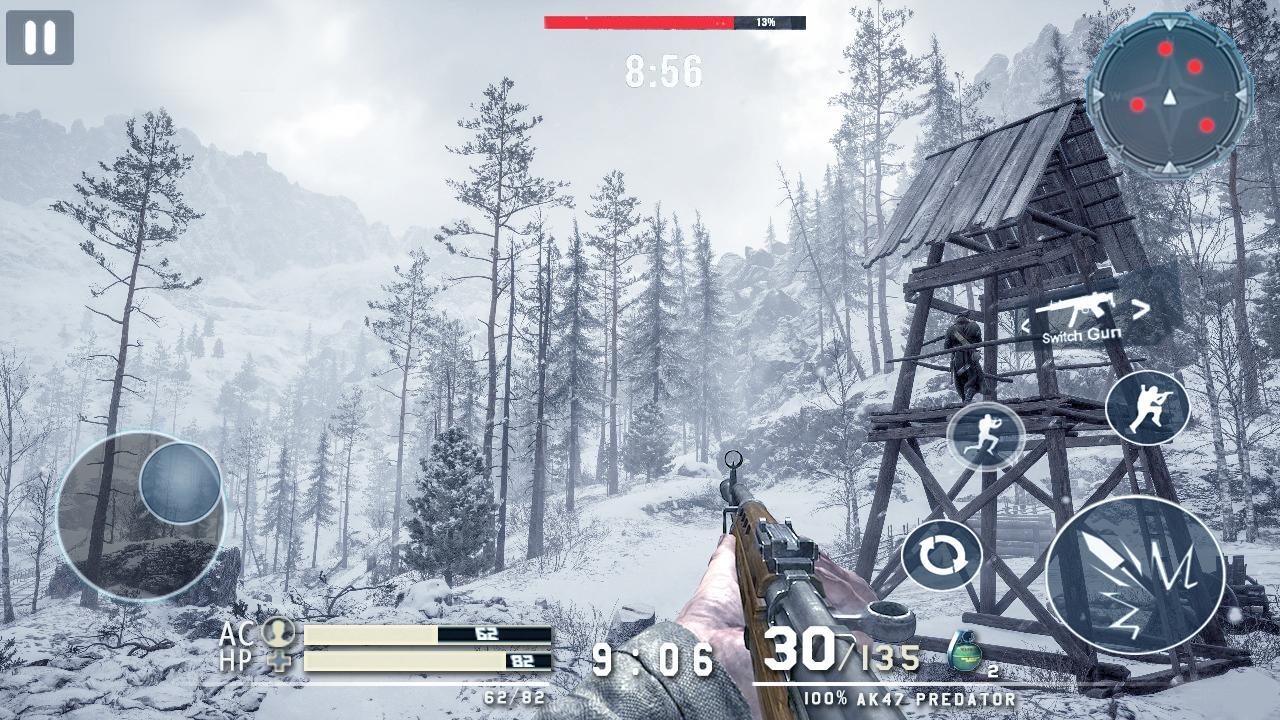The width and height of the screenshot is (1280, 720).
Task: Open the circular radar minimap
Action: [x=1169, y=96]
